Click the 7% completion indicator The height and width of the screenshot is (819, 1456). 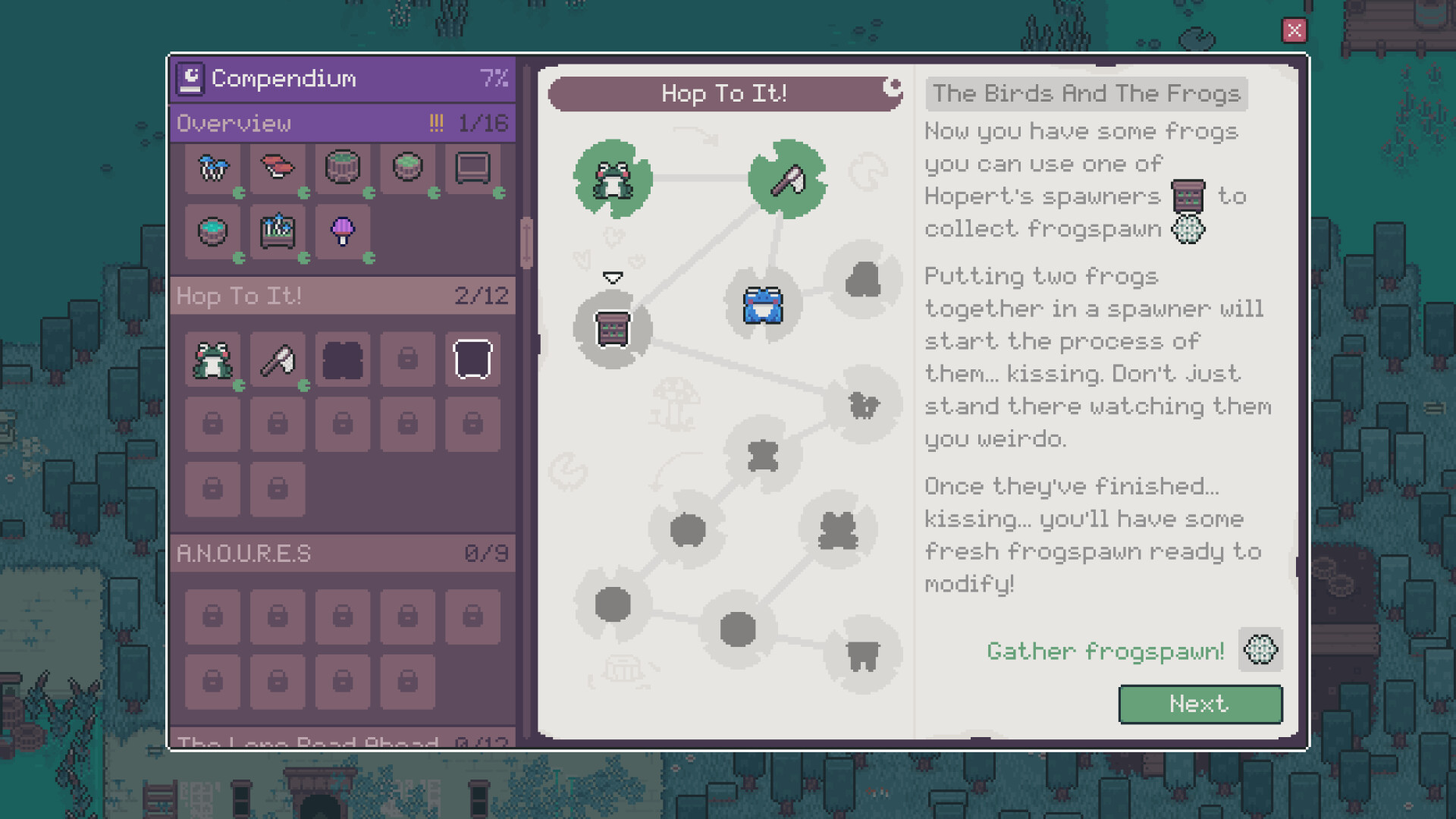tap(494, 77)
